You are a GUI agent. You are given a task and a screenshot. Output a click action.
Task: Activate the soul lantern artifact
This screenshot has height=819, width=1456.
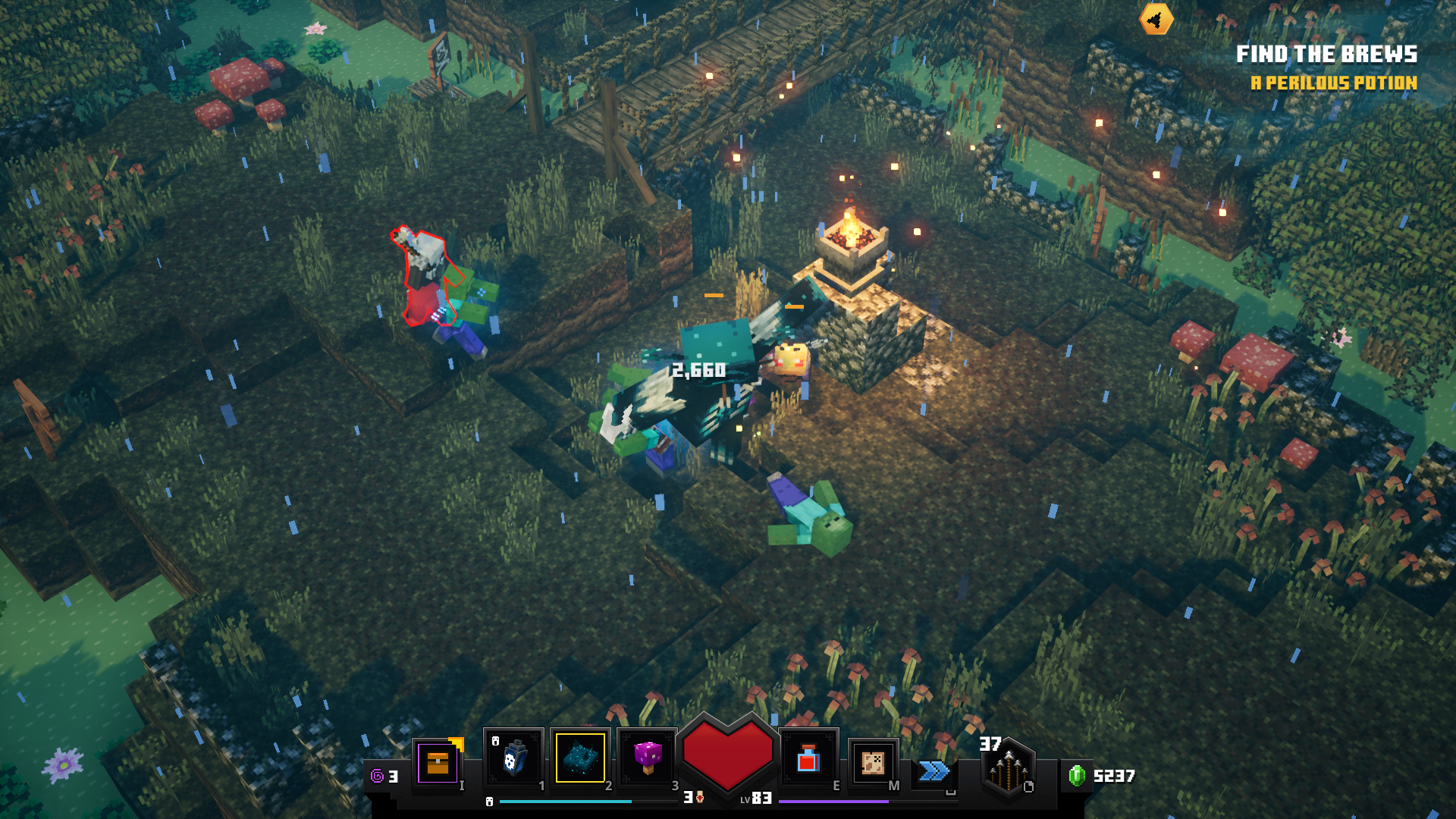point(513,758)
